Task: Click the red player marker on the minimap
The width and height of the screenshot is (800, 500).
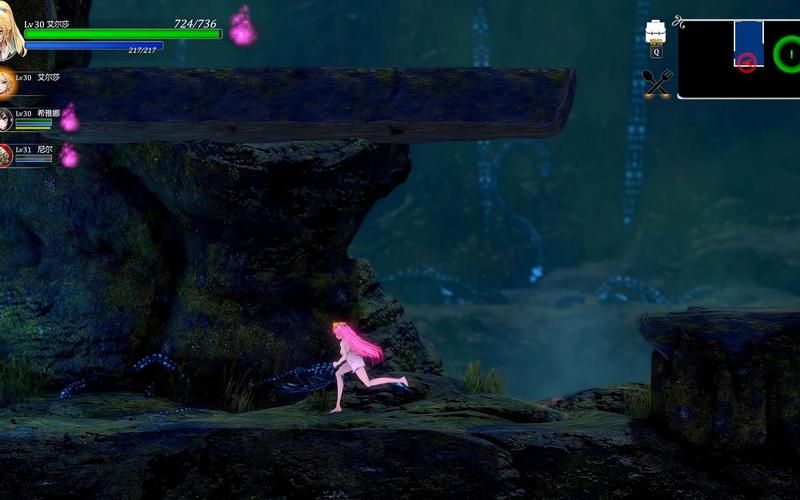Action: click(746, 63)
